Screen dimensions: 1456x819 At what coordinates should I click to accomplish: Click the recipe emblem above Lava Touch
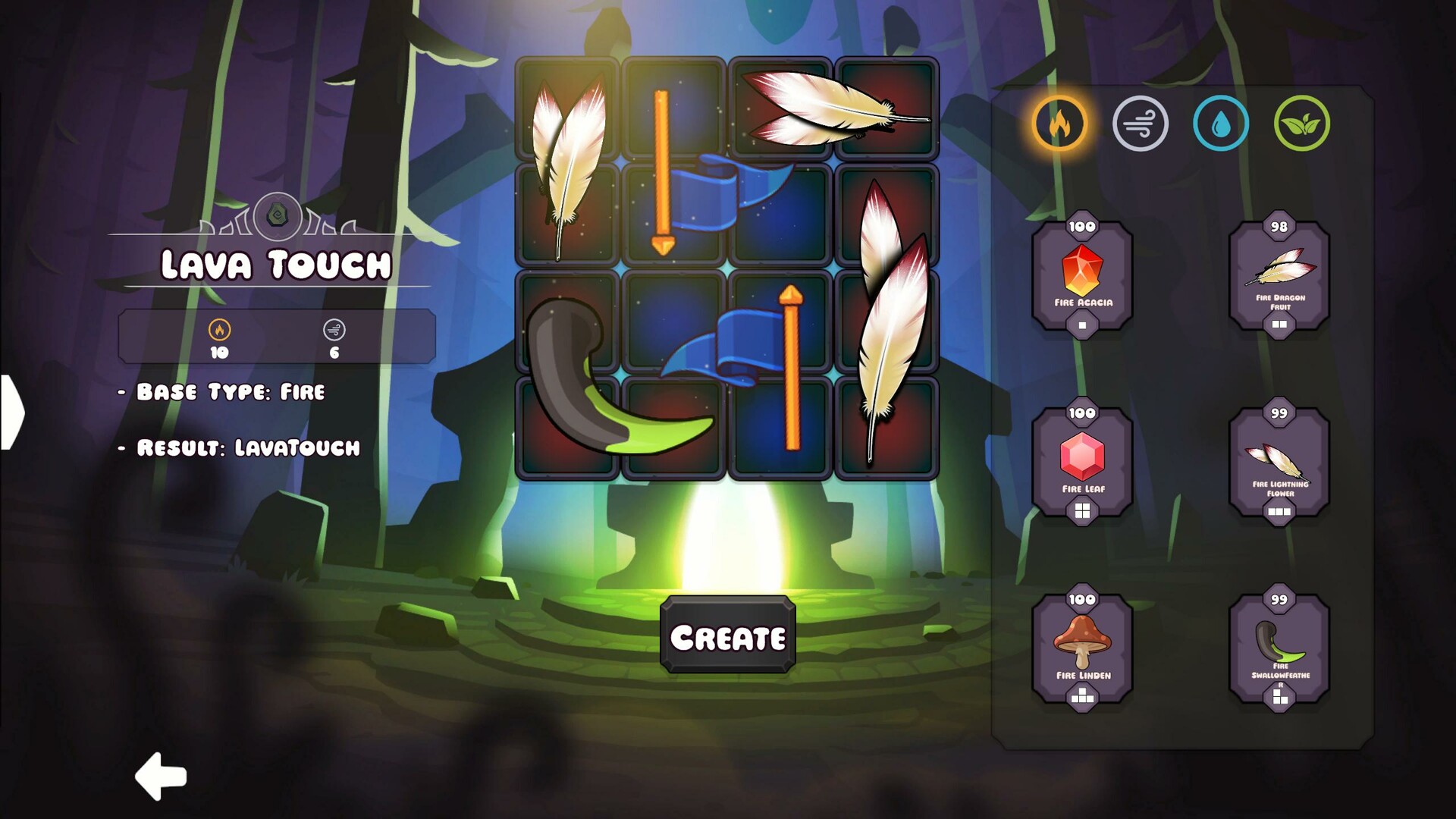coord(277,216)
